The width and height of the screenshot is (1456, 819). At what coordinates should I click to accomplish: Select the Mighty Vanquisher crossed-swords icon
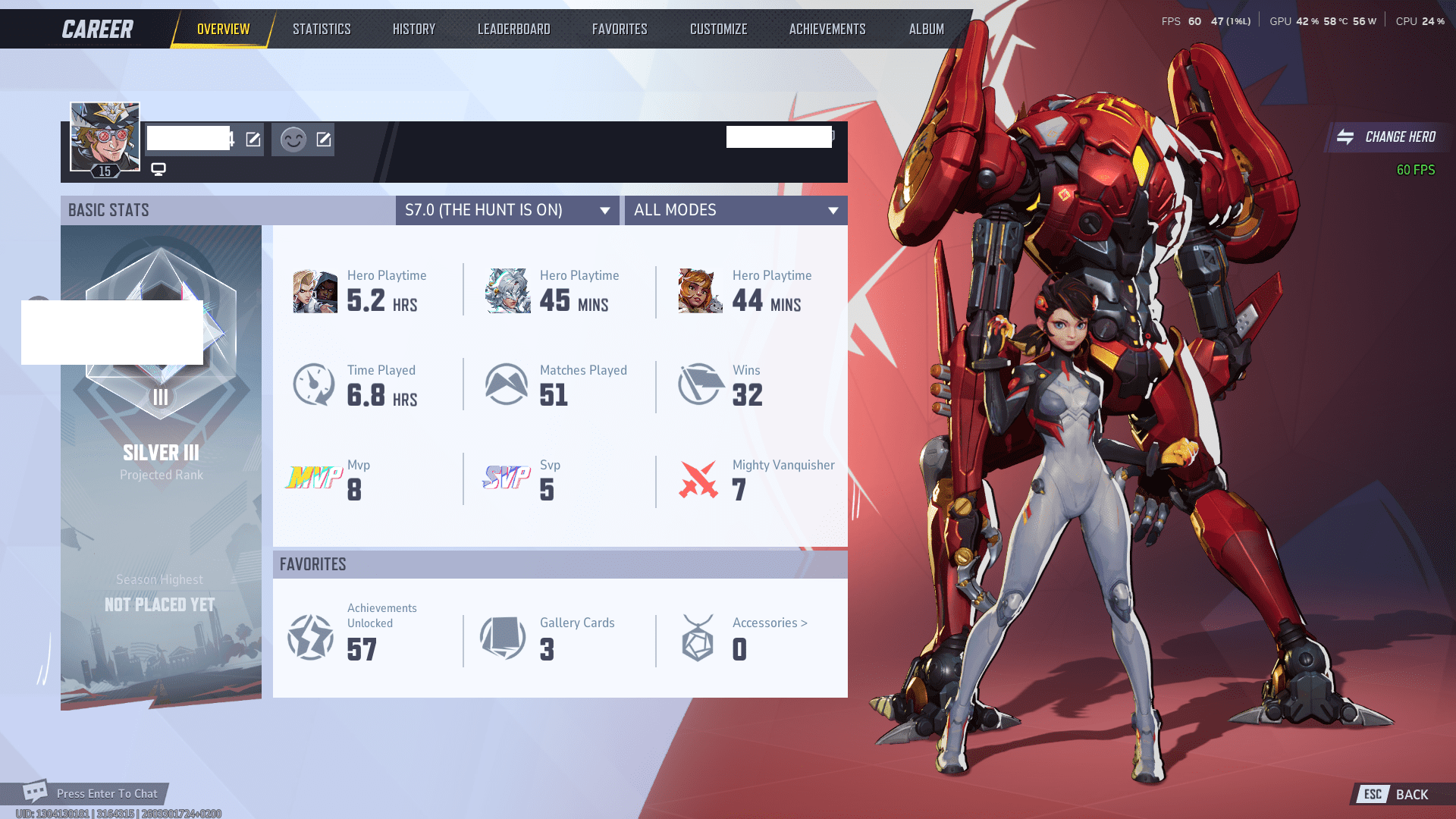click(x=699, y=479)
